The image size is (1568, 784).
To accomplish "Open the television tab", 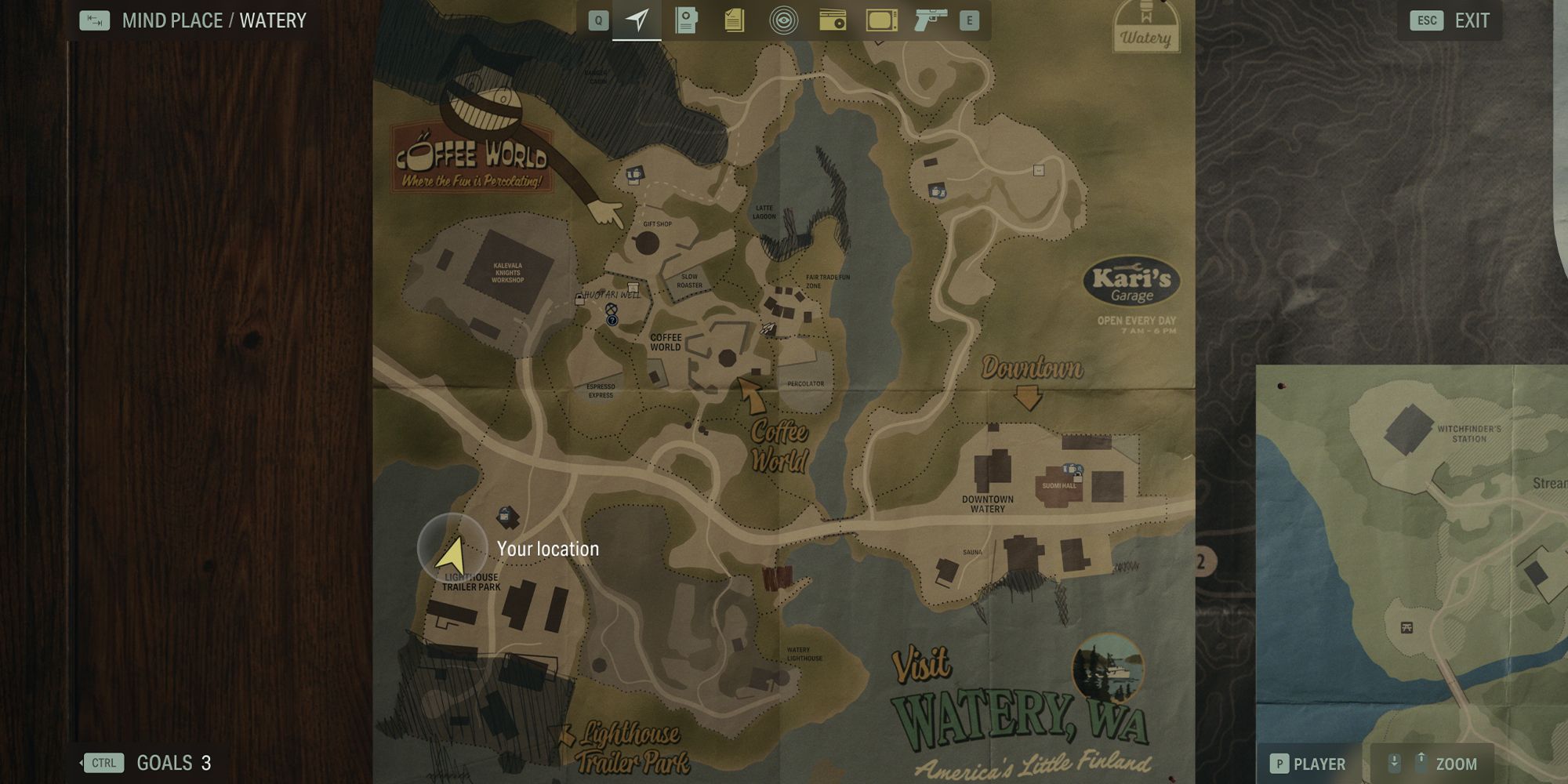I will [881, 20].
